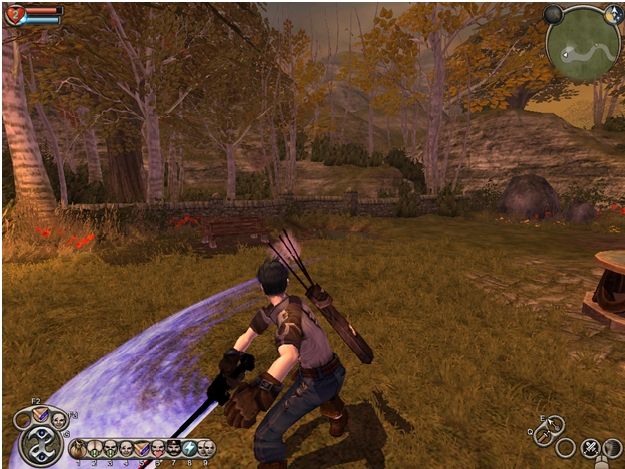Image resolution: width=625 pixels, height=469 pixels.
Task: Choose the item in hotbar slot 5
Action: tap(141, 448)
